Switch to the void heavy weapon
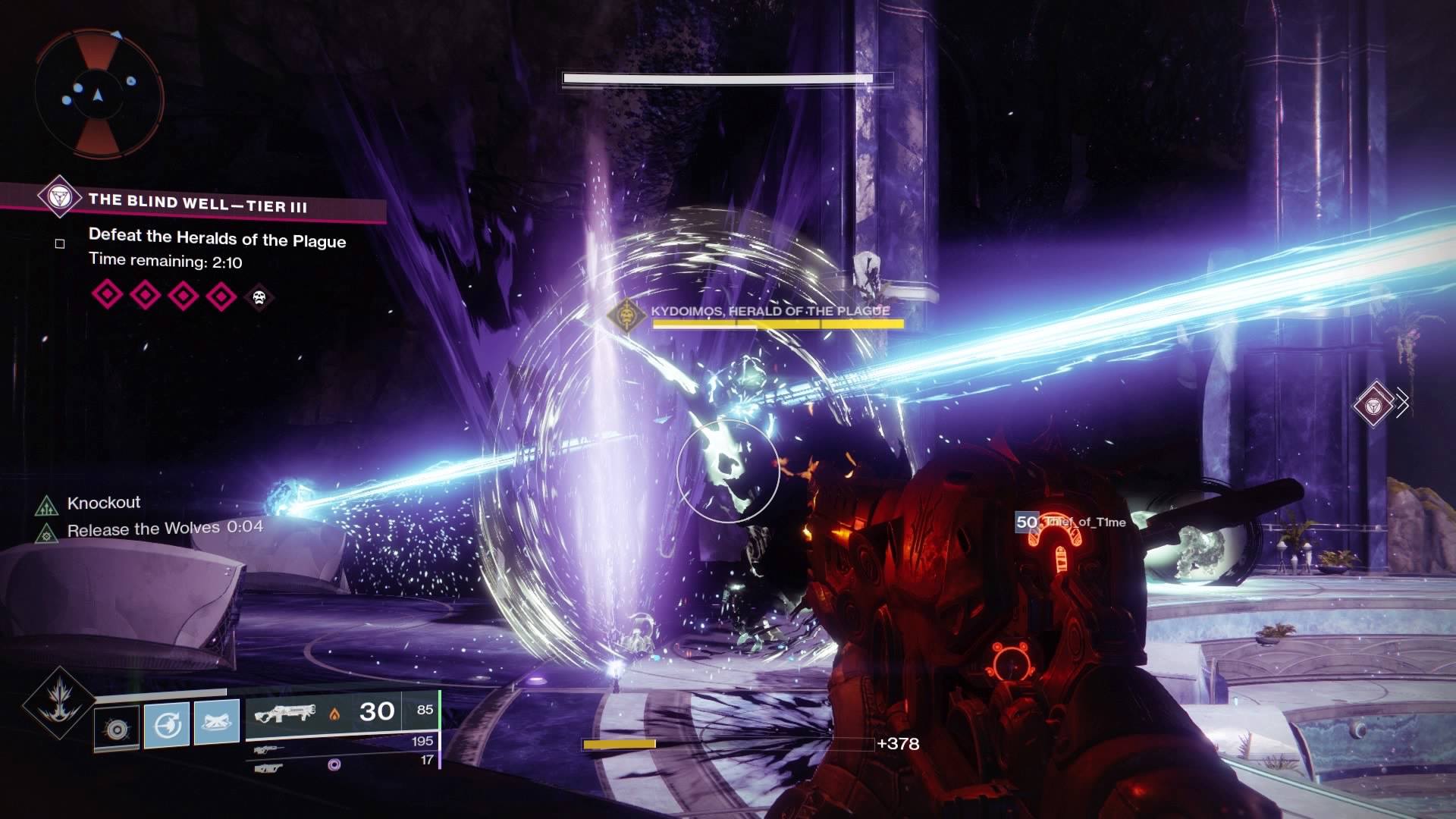Image resolution: width=1456 pixels, height=819 pixels. [268, 767]
